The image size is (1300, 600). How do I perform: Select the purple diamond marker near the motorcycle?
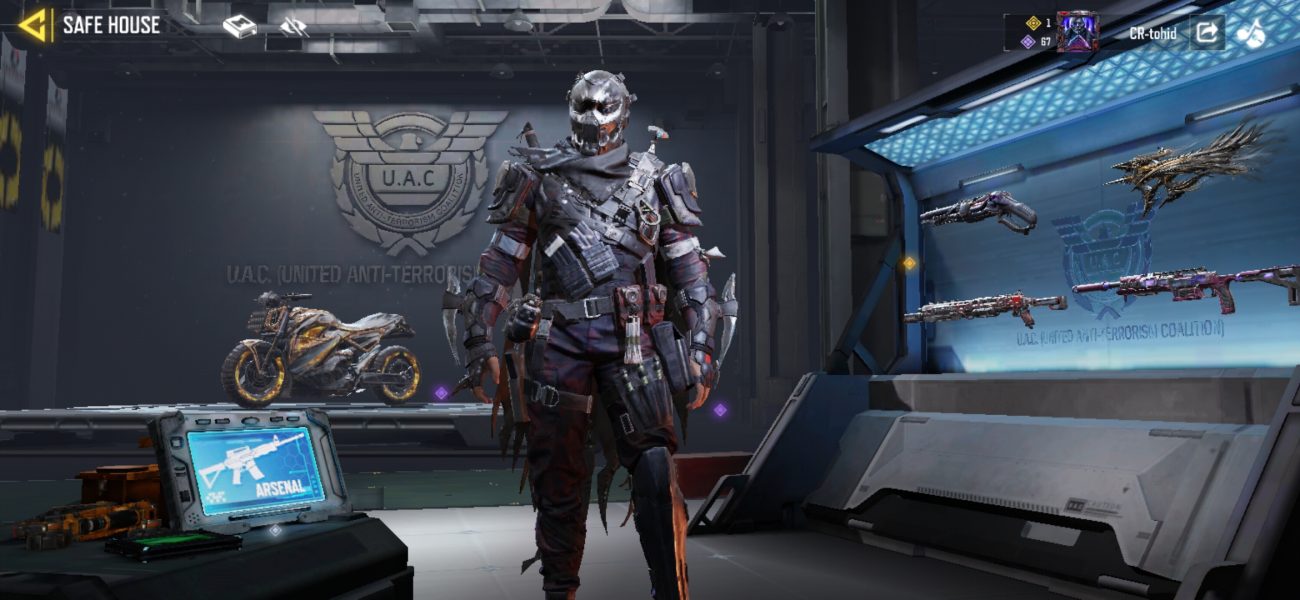click(x=441, y=393)
